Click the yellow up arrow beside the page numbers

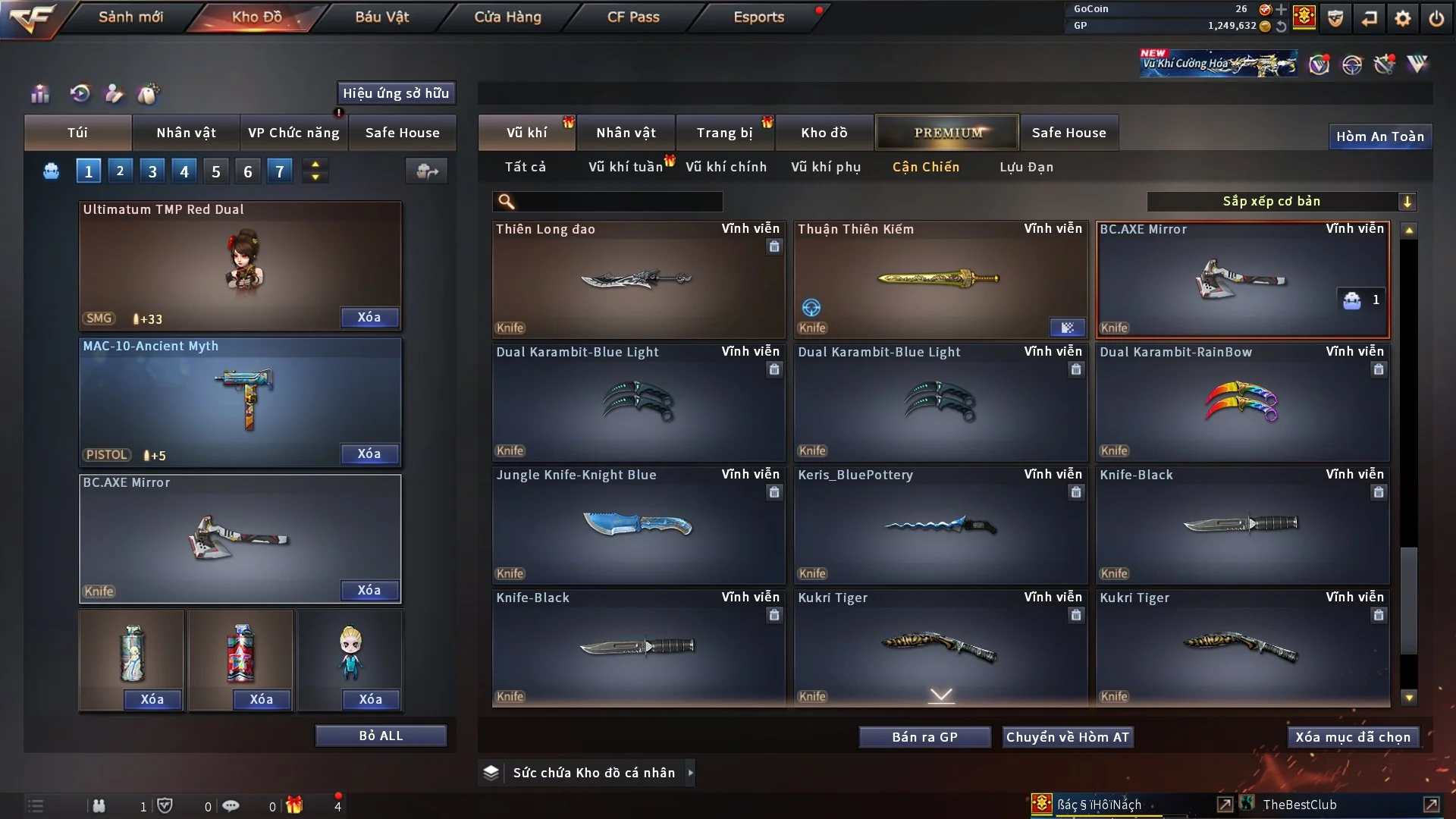coord(315,165)
